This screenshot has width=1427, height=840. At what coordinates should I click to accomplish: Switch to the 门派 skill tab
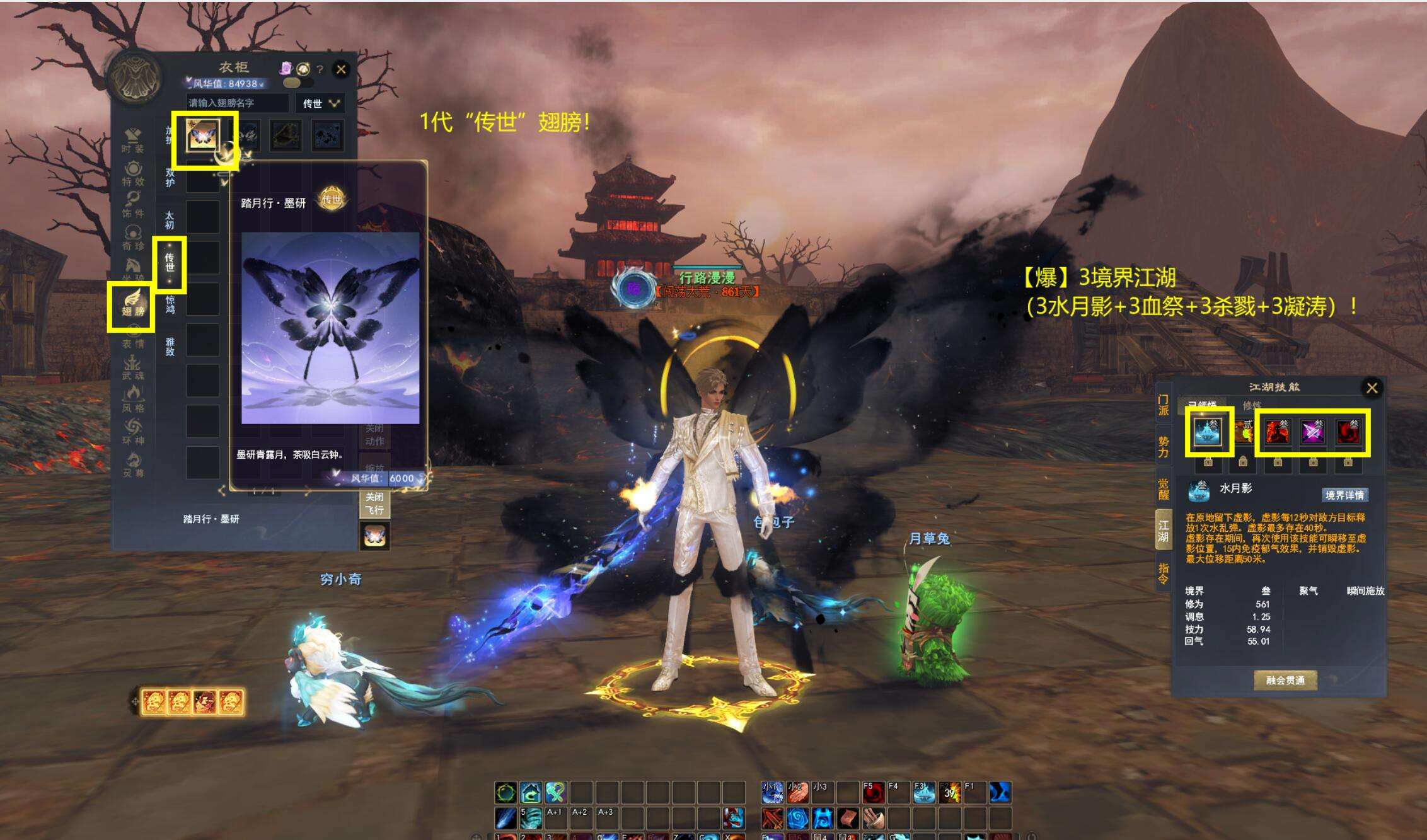1164,405
